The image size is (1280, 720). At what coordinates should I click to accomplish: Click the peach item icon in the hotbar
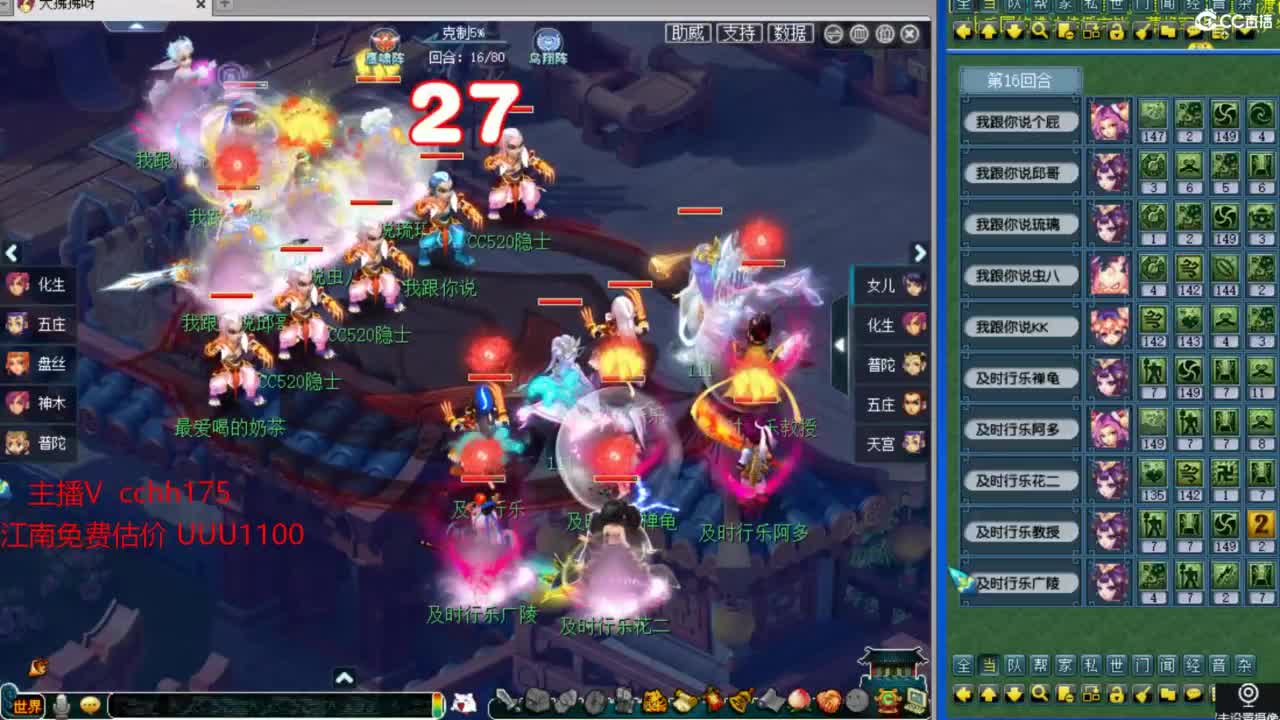[x=797, y=700]
